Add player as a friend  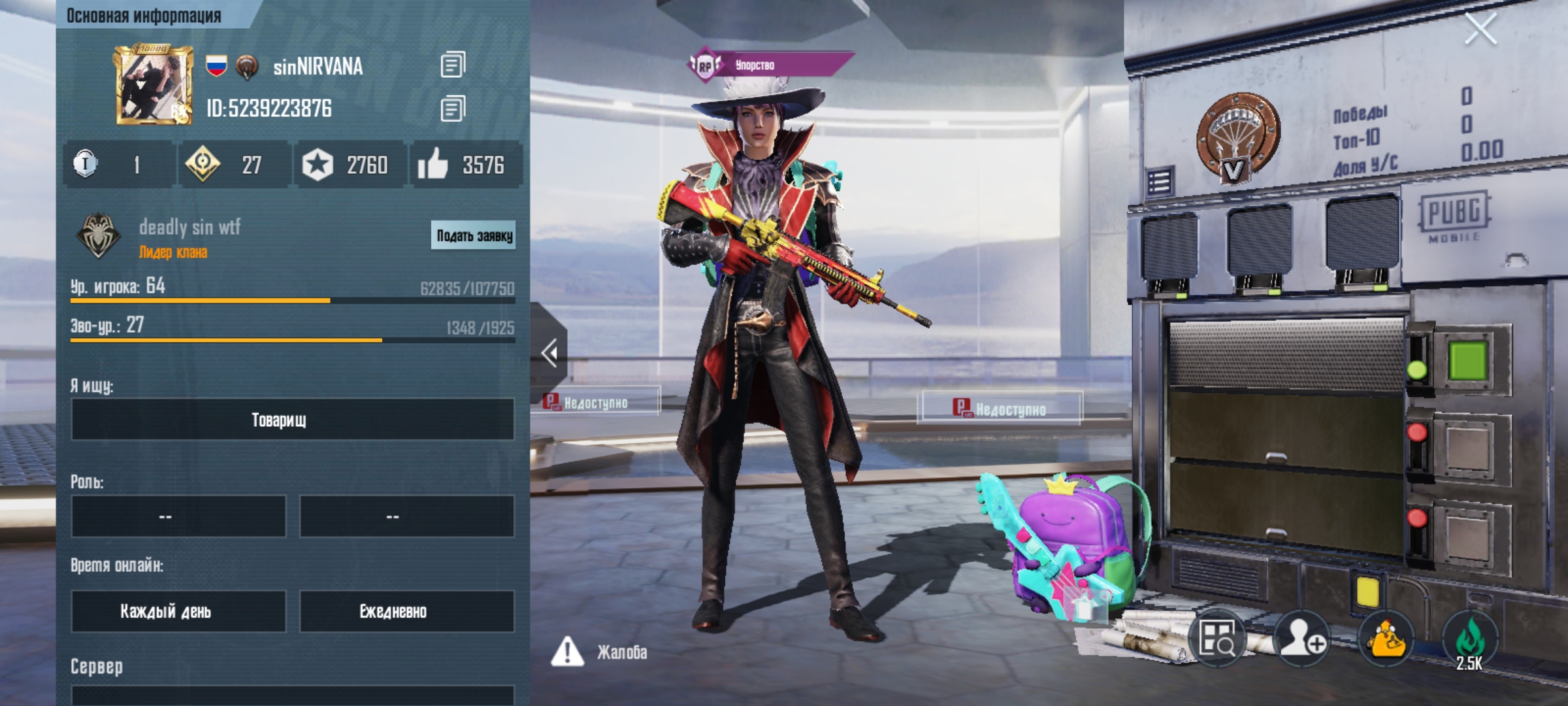[1301, 639]
